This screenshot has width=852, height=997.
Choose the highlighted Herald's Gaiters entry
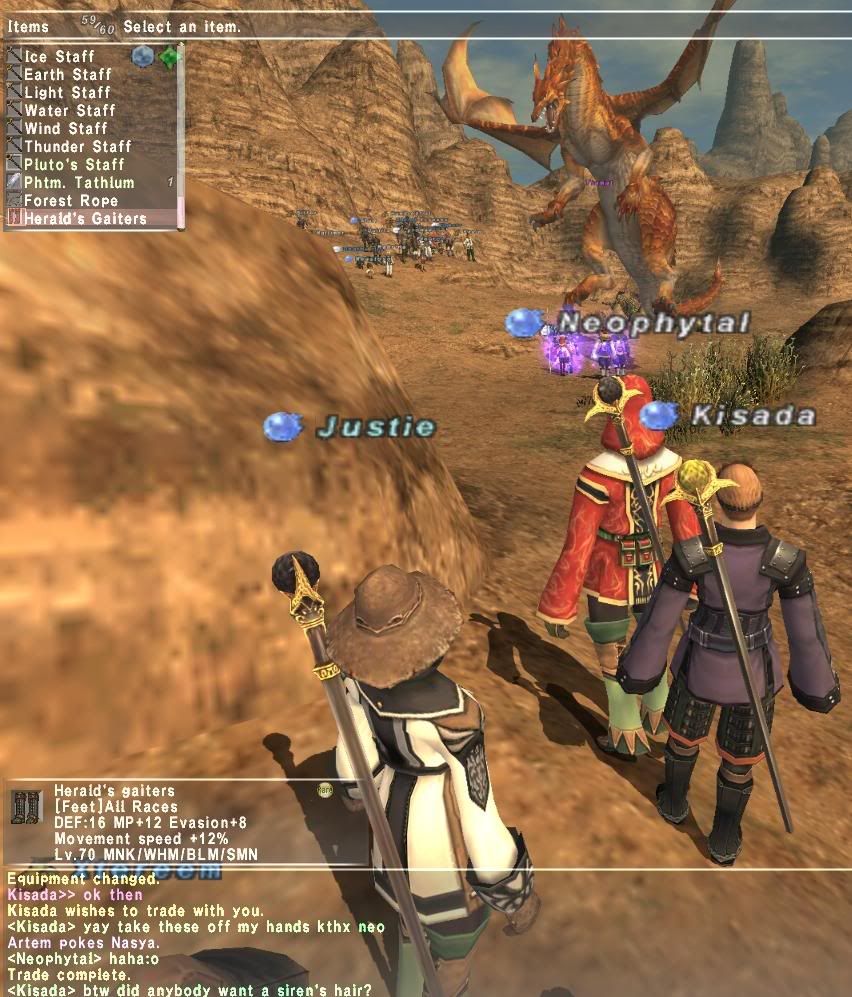tap(85, 218)
